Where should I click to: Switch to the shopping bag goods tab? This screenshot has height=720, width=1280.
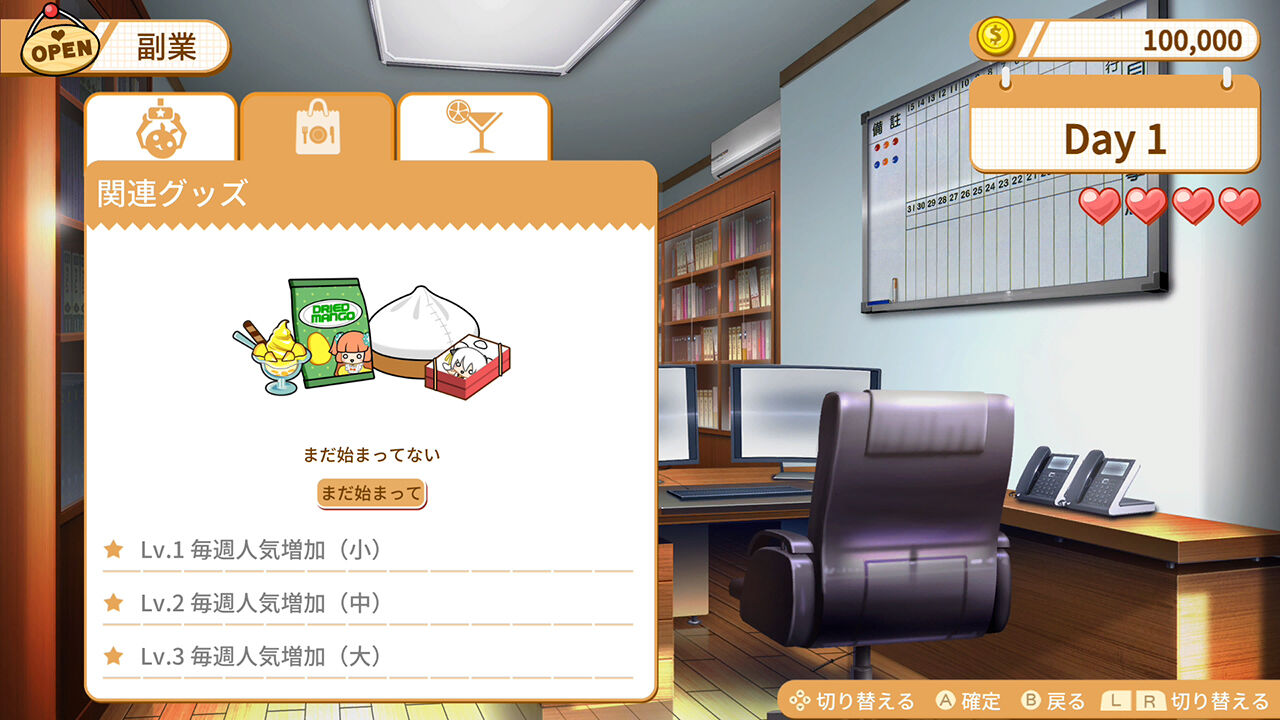point(316,128)
